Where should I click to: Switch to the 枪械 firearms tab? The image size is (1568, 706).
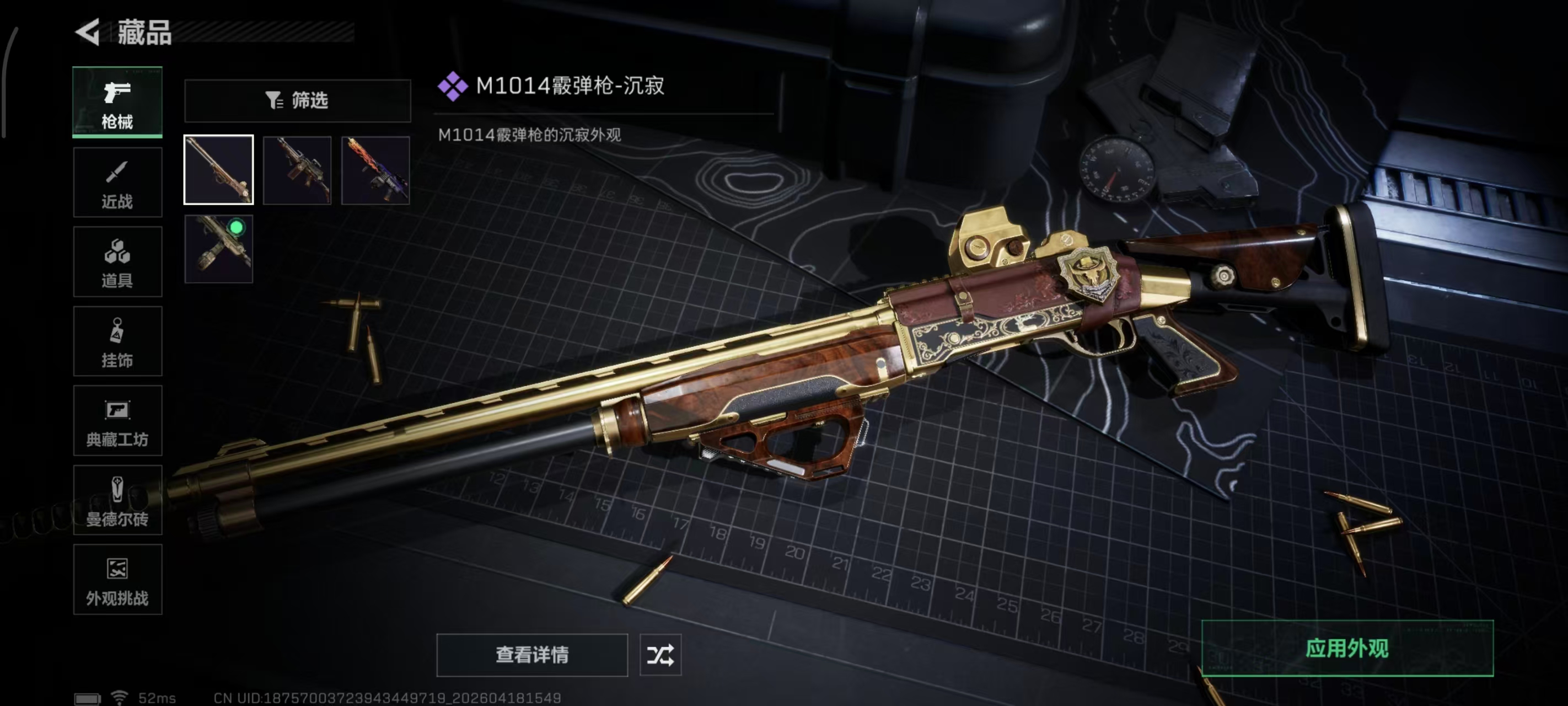pyautogui.click(x=117, y=101)
